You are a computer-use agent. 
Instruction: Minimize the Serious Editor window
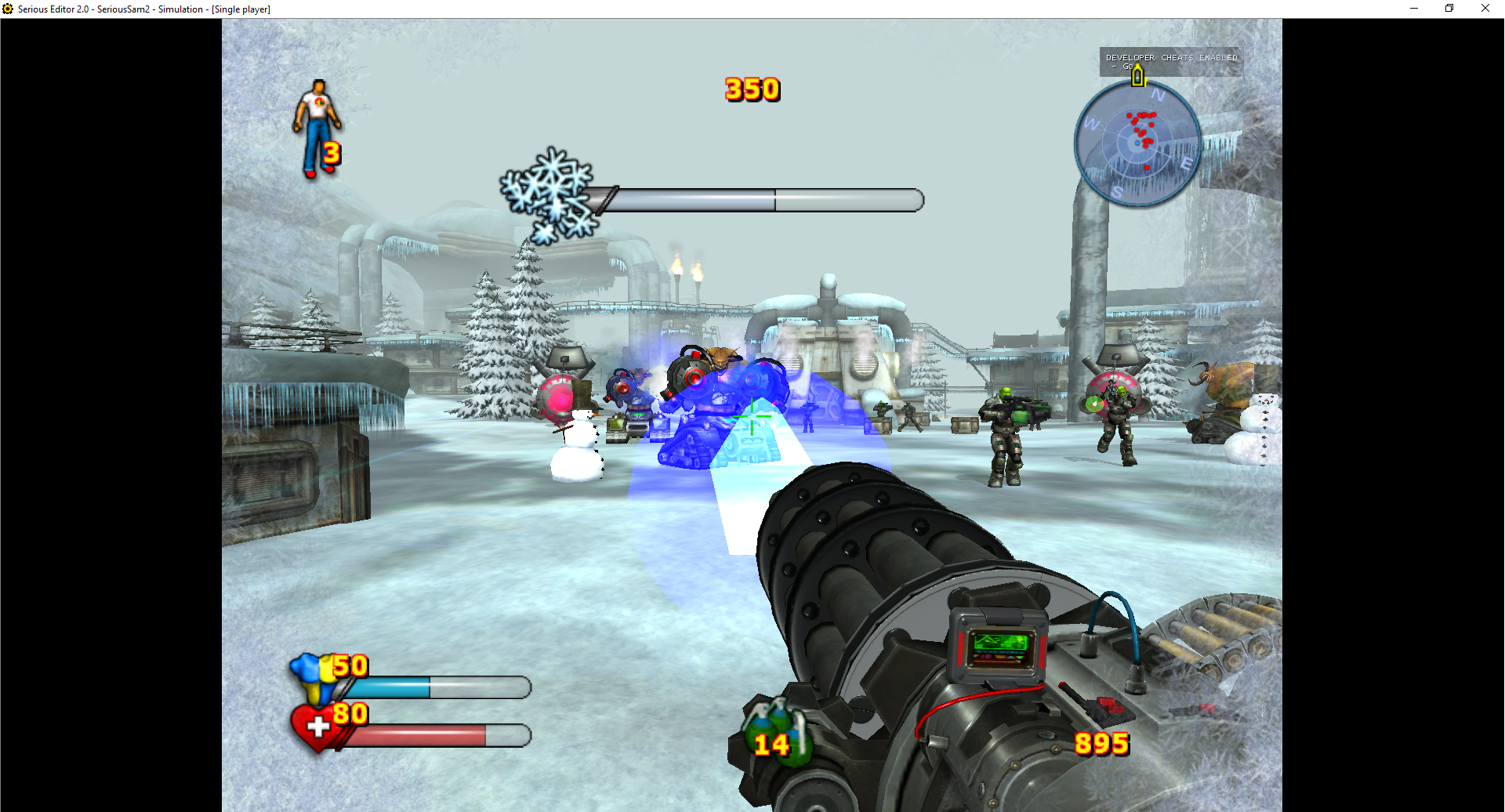point(1413,9)
